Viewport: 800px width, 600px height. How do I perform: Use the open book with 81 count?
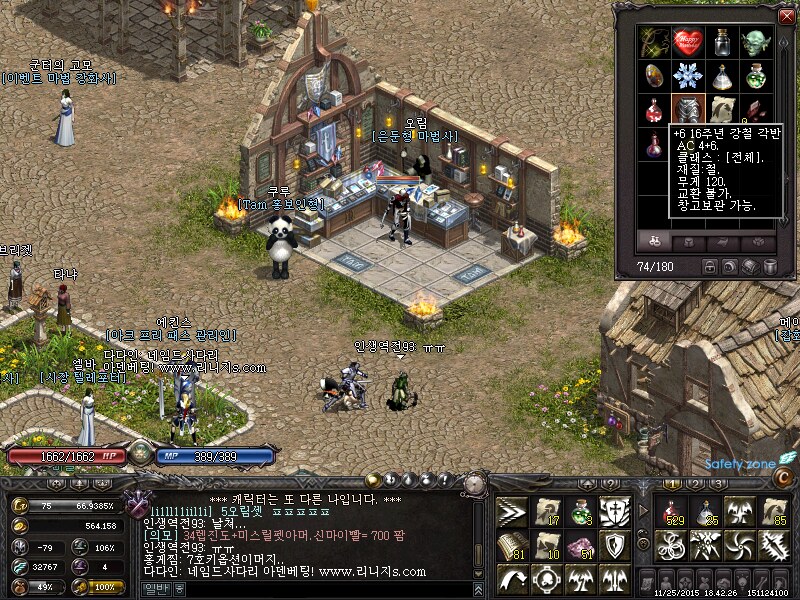coord(512,546)
